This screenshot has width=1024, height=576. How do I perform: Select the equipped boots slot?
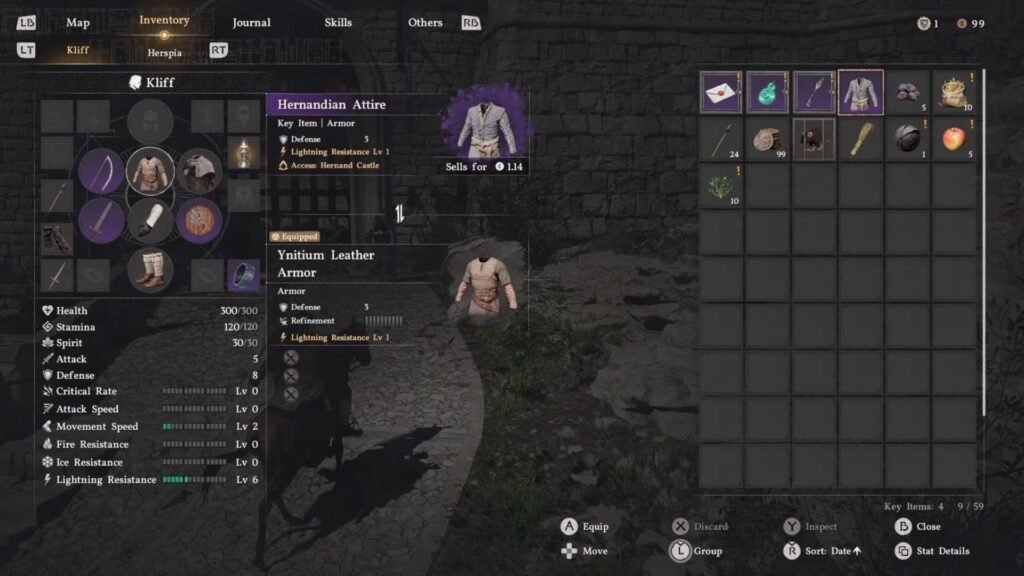point(151,269)
